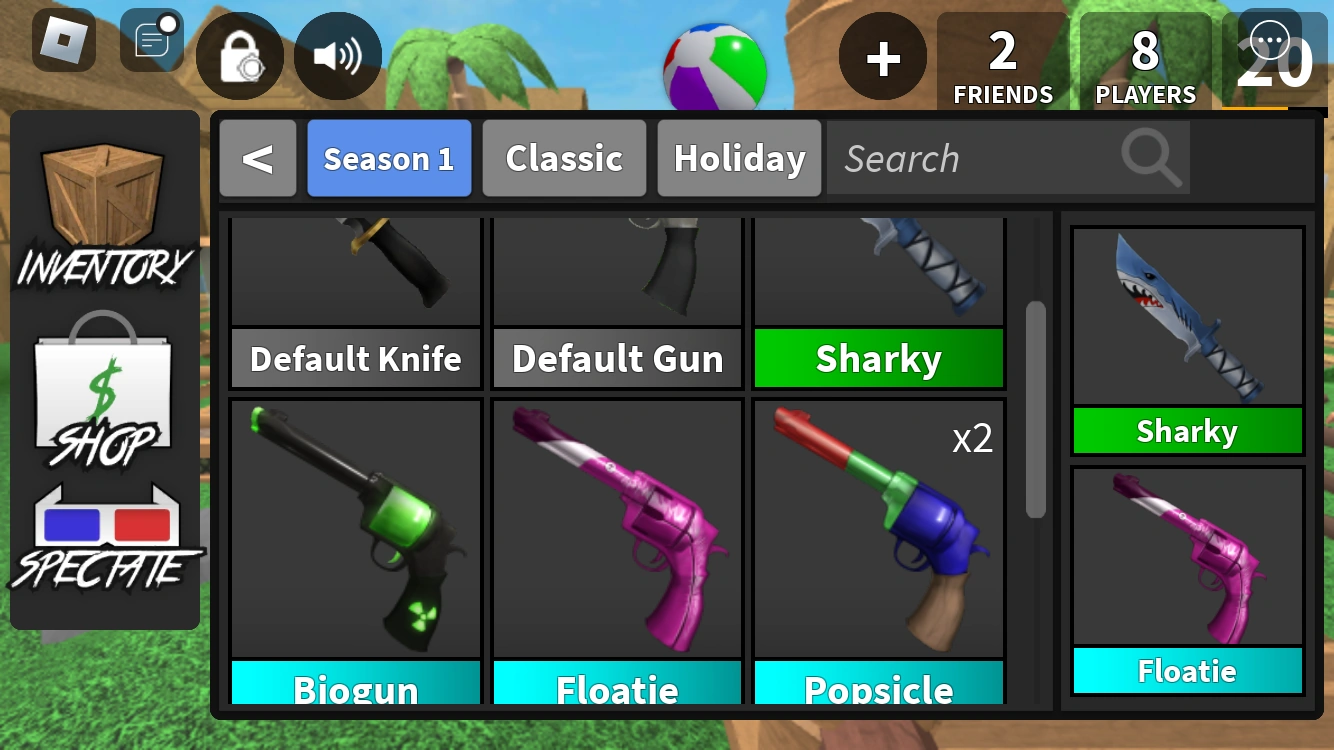The width and height of the screenshot is (1334, 750).
Task: Open the Roblox menu icon
Action: point(64,42)
